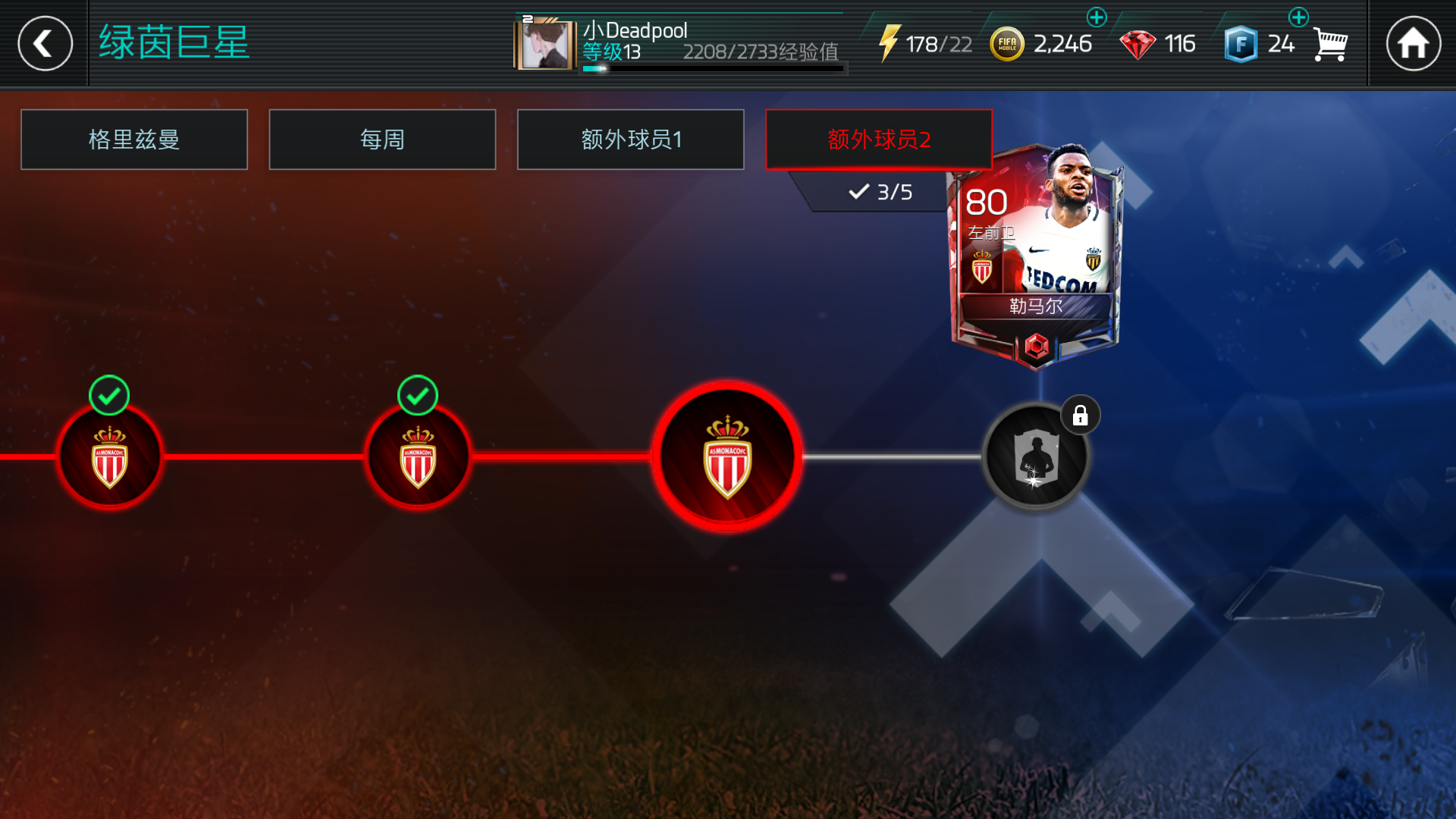Switch to the 格里兹曼 tab

[x=134, y=140]
